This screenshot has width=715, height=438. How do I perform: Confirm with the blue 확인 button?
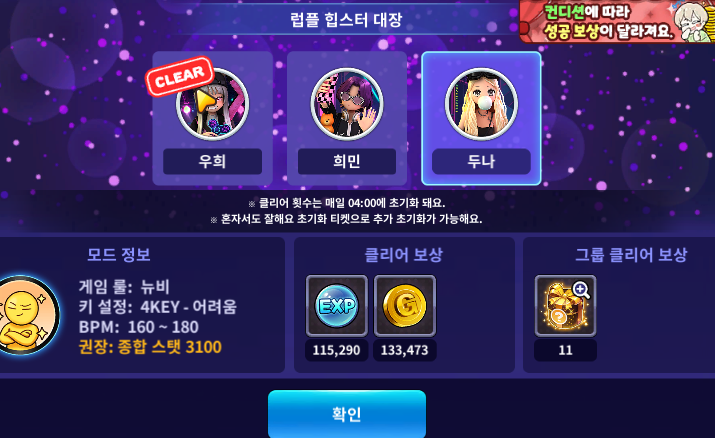(346, 414)
